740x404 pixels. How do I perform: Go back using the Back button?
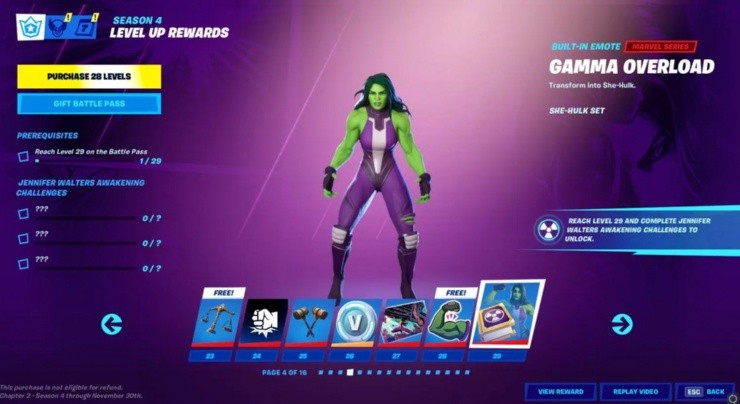pos(705,391)
